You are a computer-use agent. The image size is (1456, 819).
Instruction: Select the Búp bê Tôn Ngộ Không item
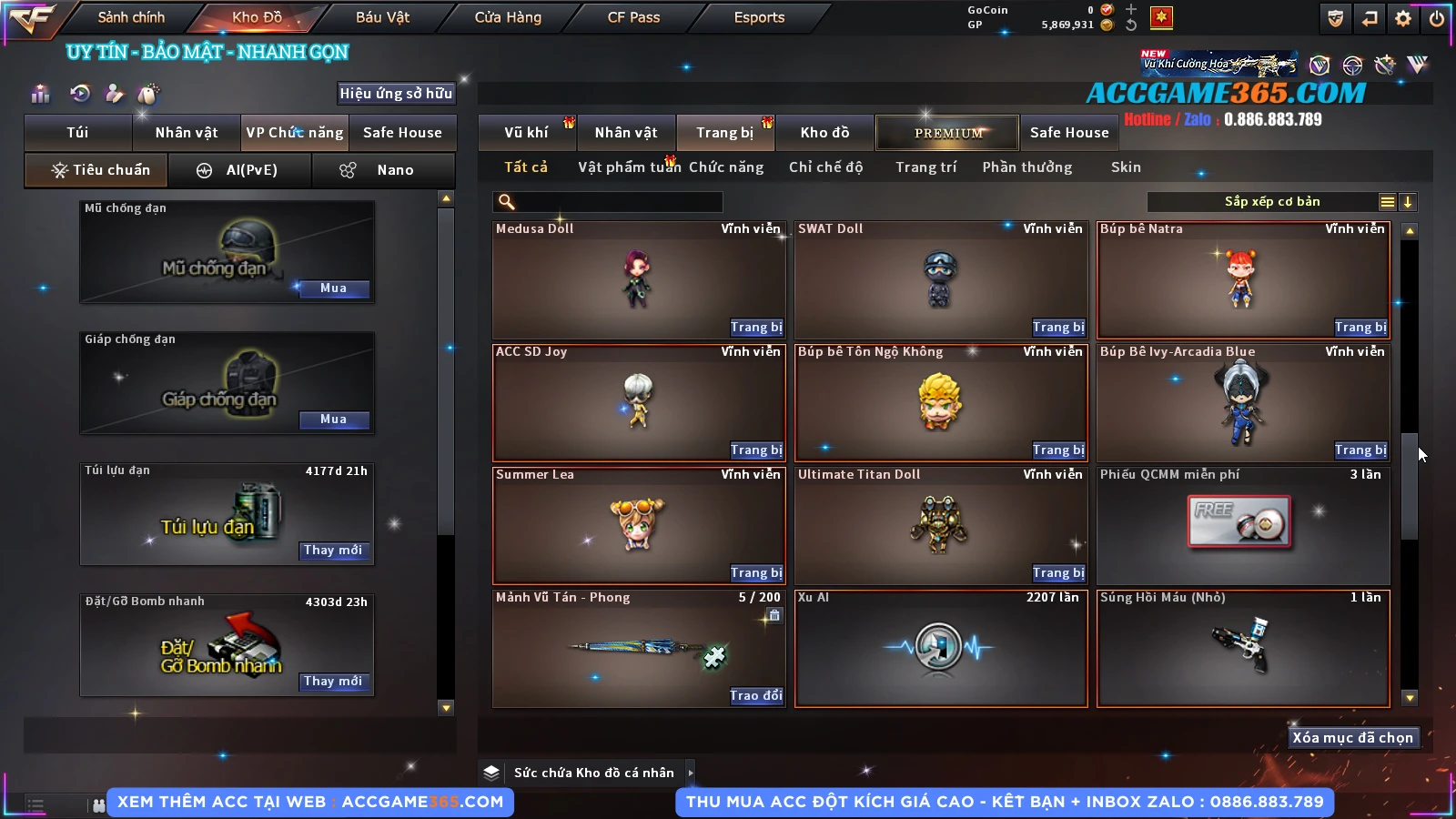pyautogui.click(x=941, y=402)
